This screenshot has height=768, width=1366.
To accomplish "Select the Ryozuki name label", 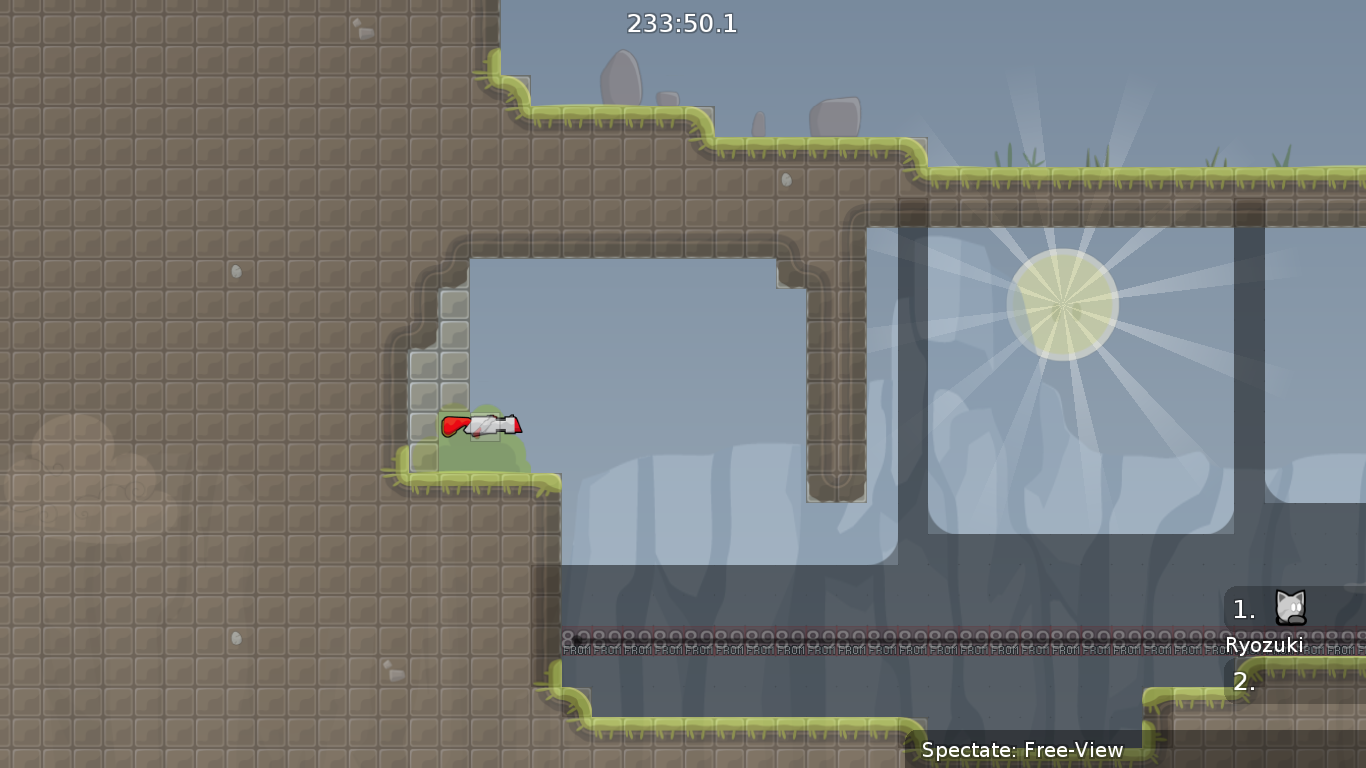I will pos(1264,645).
